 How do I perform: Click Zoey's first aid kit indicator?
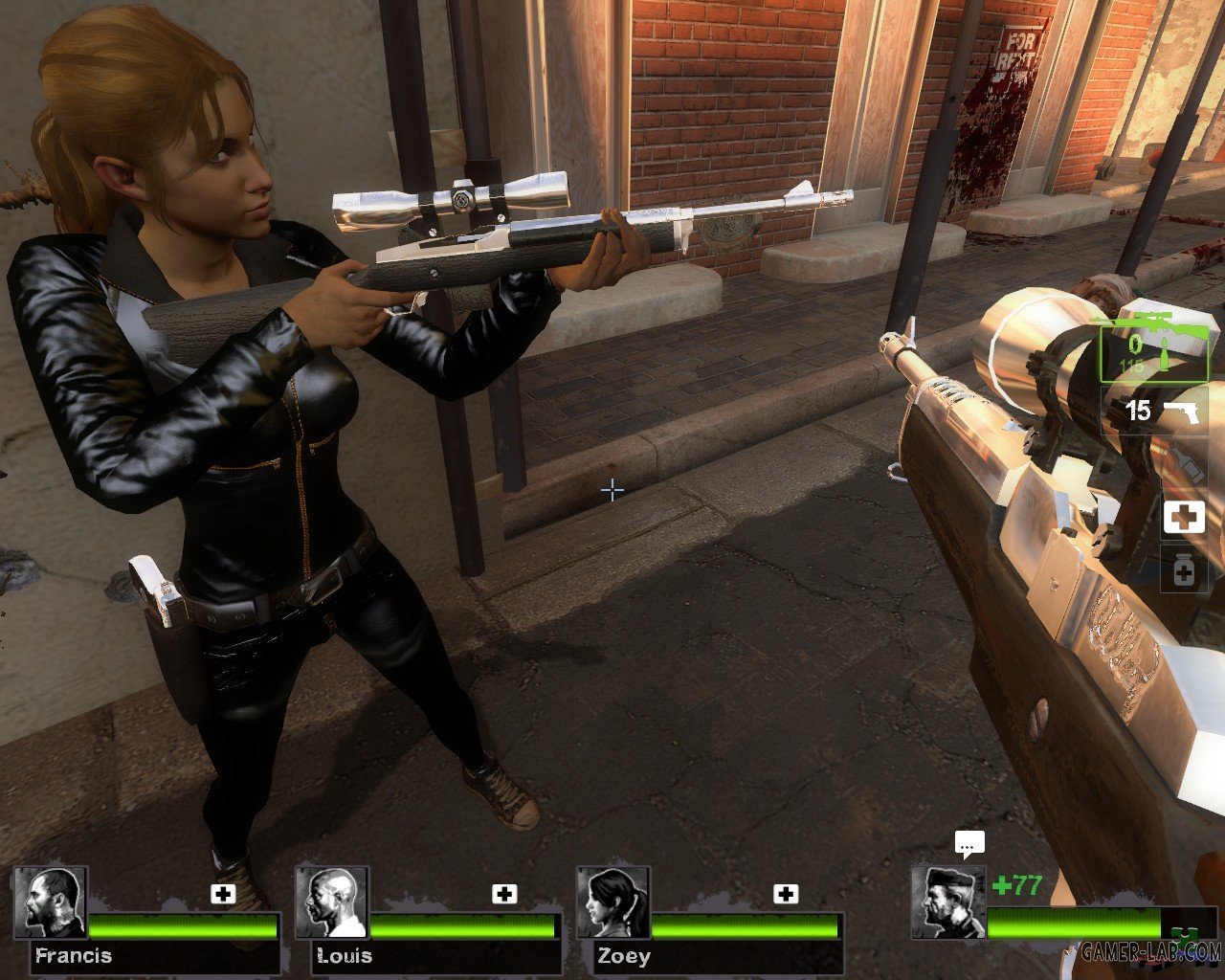click(786, 894)
